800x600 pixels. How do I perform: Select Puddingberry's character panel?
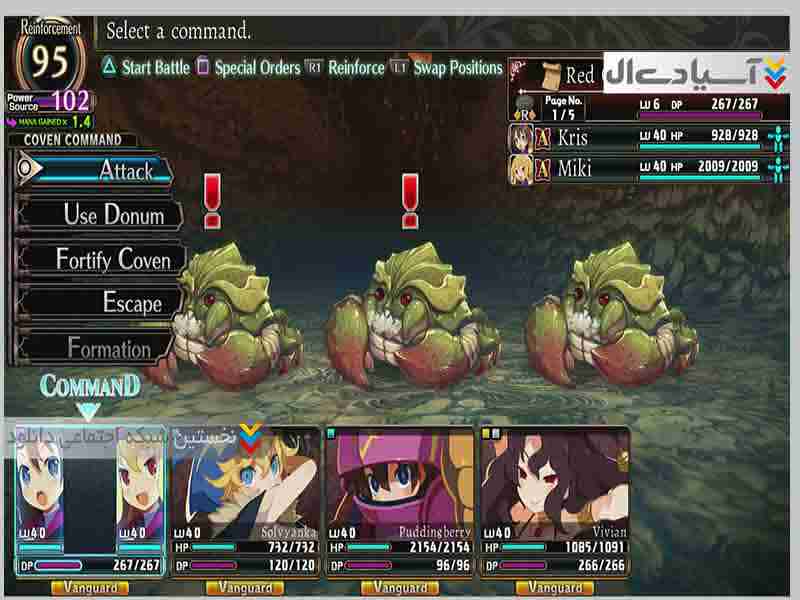pos(400,500)
